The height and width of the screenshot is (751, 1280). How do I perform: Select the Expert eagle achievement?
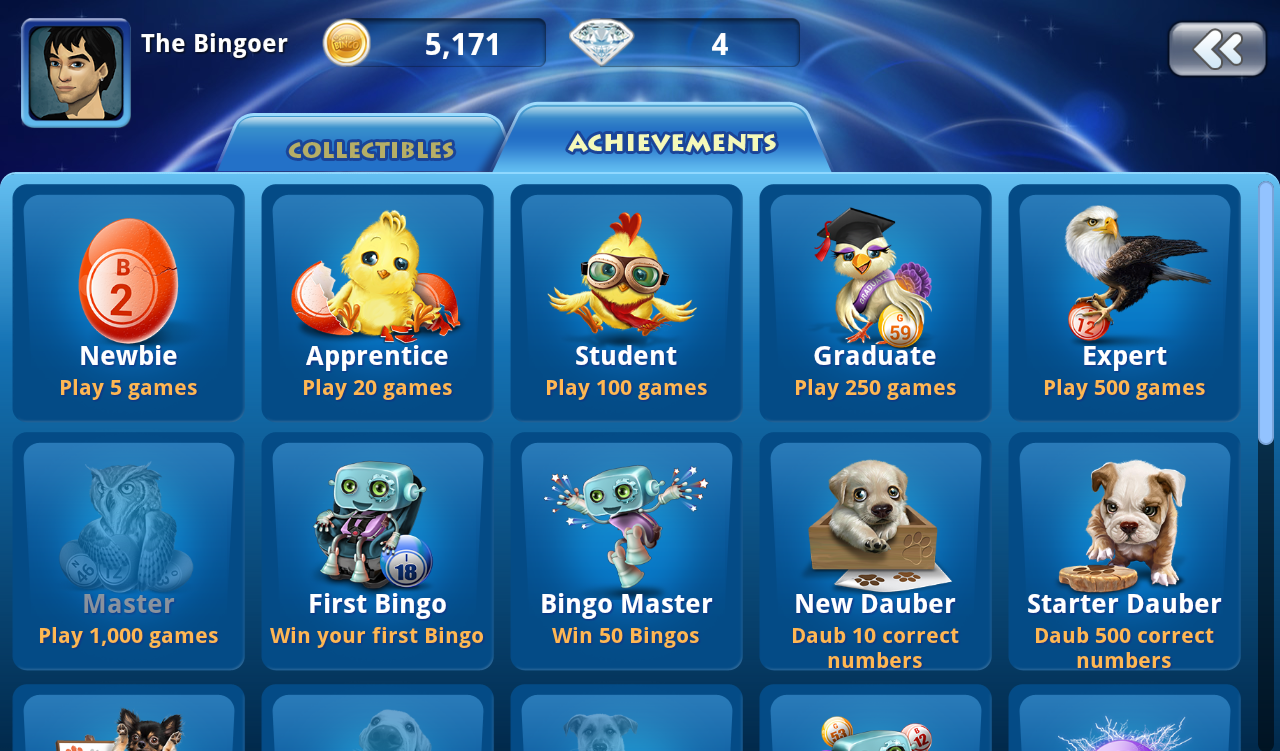point(1124,302)
